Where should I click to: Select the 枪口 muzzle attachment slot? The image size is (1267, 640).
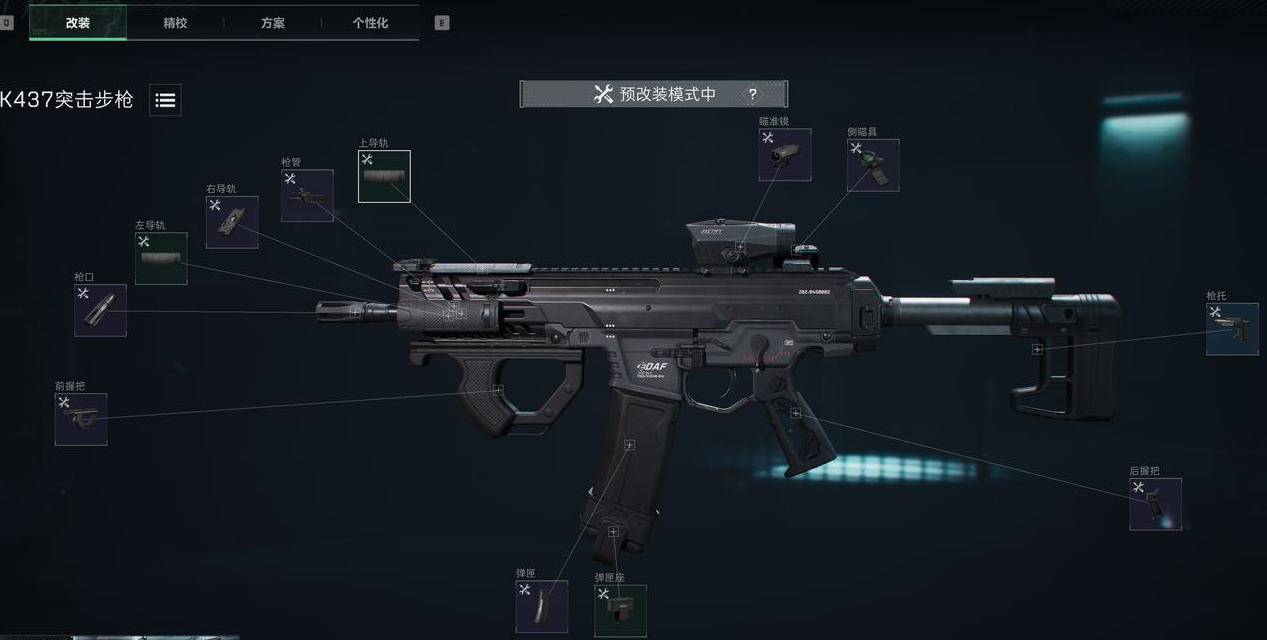(x=100, y=310)
